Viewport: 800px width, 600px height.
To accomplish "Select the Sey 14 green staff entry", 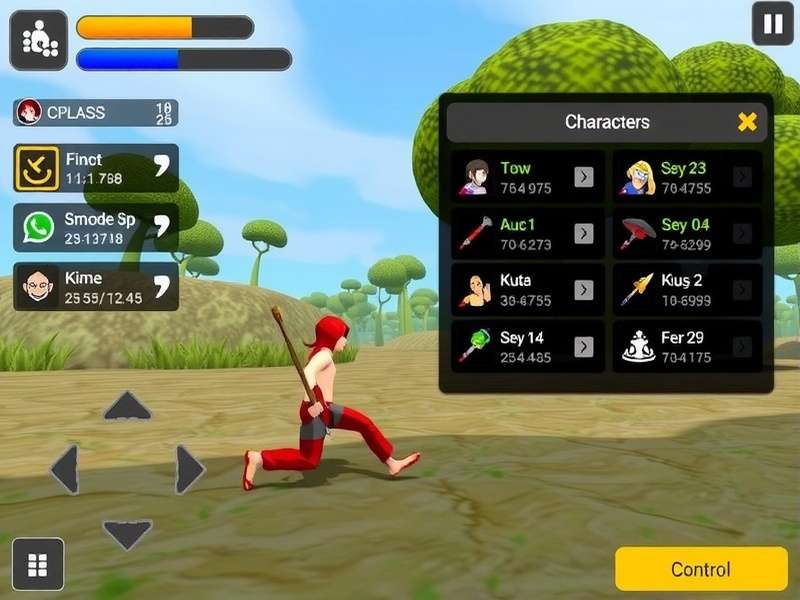I will click(527, 346).
